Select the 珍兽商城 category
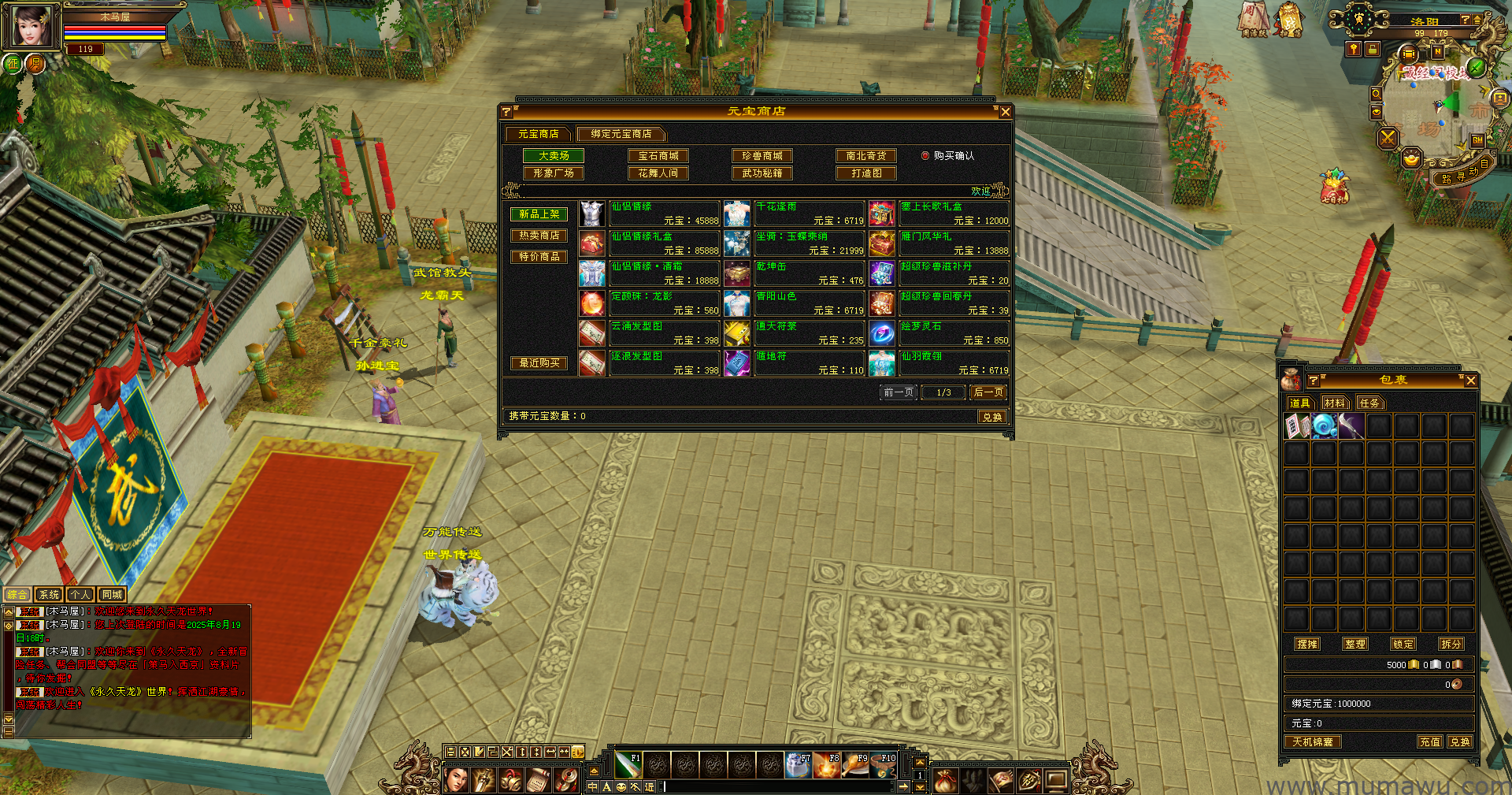The image size is (1512, 795). (762, 156)
